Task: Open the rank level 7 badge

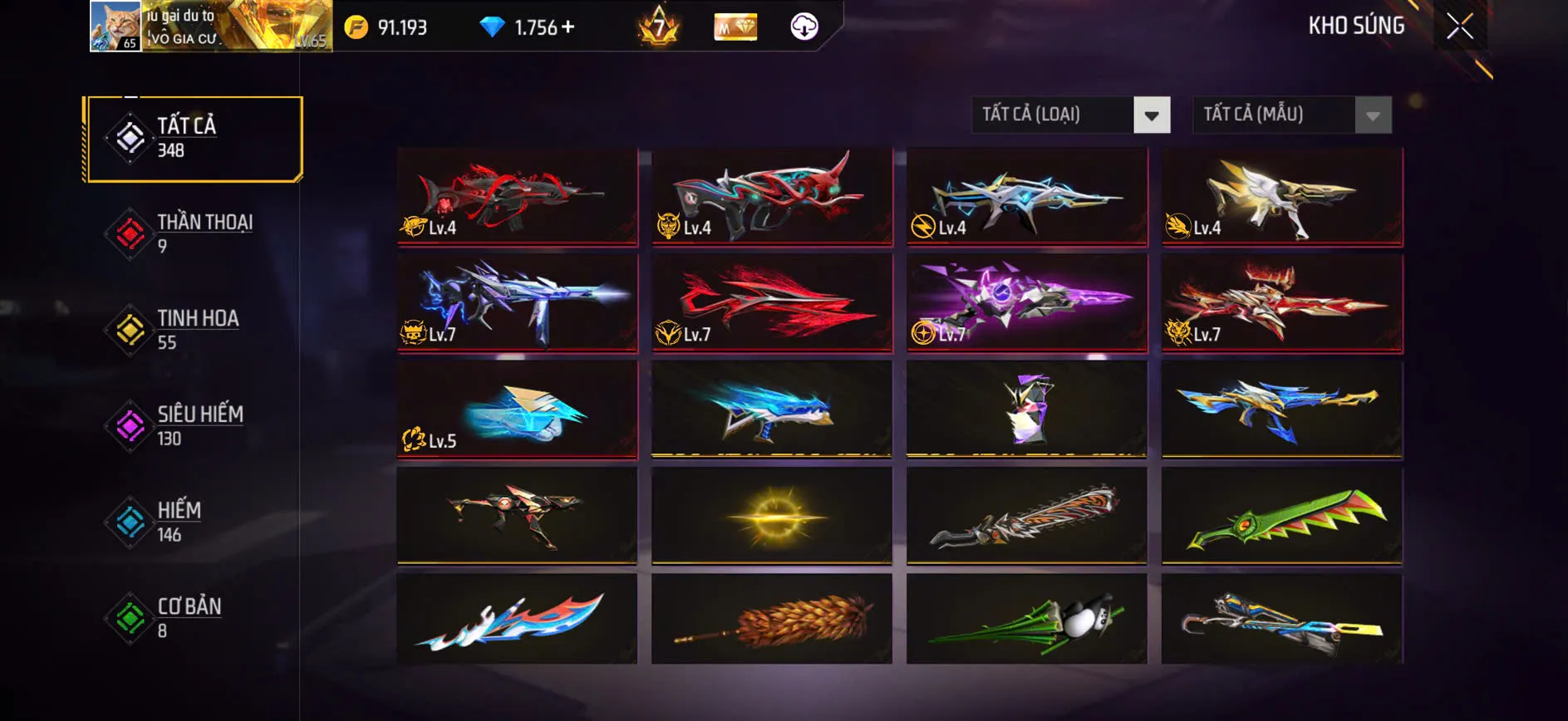Action: point(659,26)
